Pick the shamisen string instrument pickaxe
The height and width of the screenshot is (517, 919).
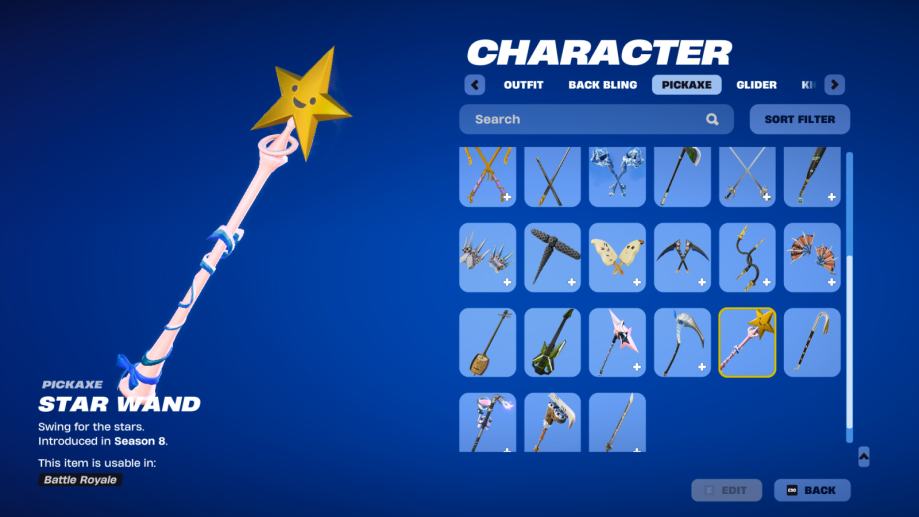tap(488, 342)
